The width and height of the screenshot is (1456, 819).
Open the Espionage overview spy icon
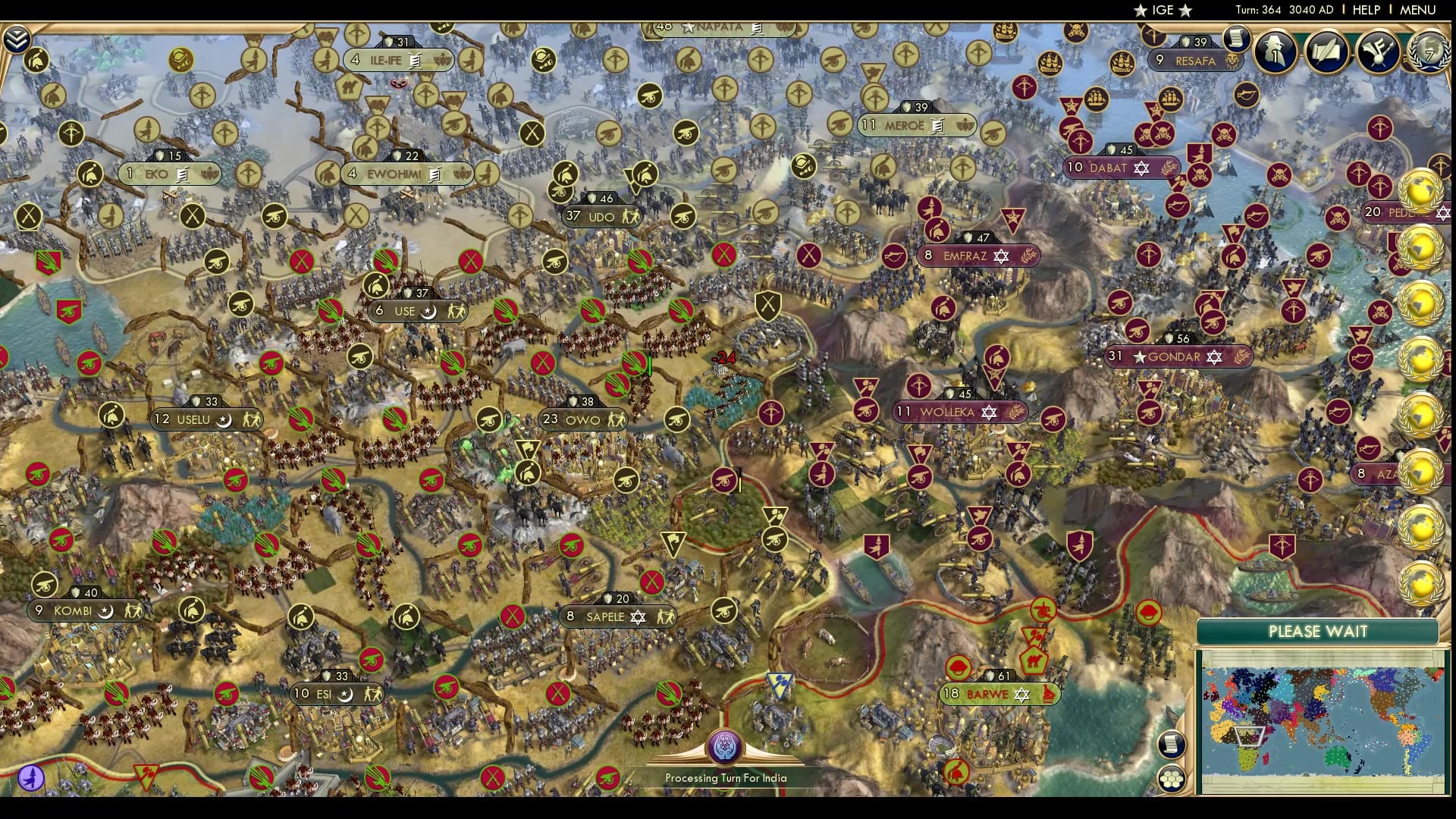[x=1276, y=52]
